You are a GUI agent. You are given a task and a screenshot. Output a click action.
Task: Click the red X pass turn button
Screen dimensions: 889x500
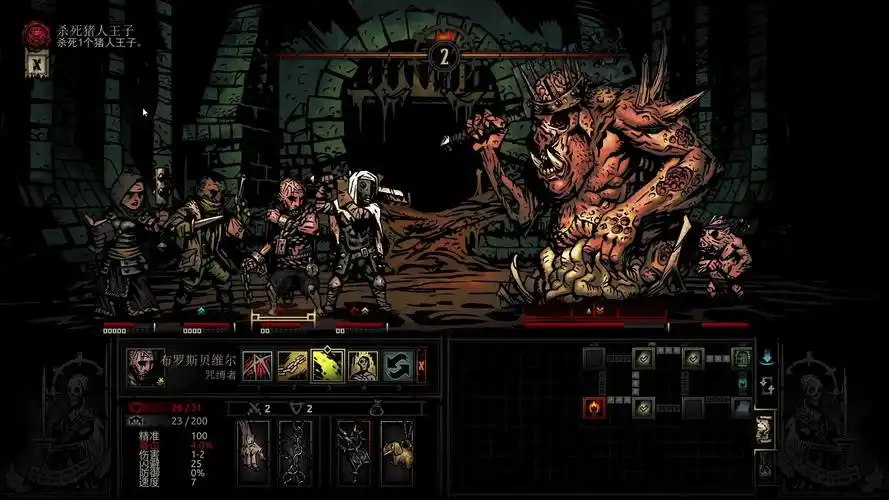point(422,365)
